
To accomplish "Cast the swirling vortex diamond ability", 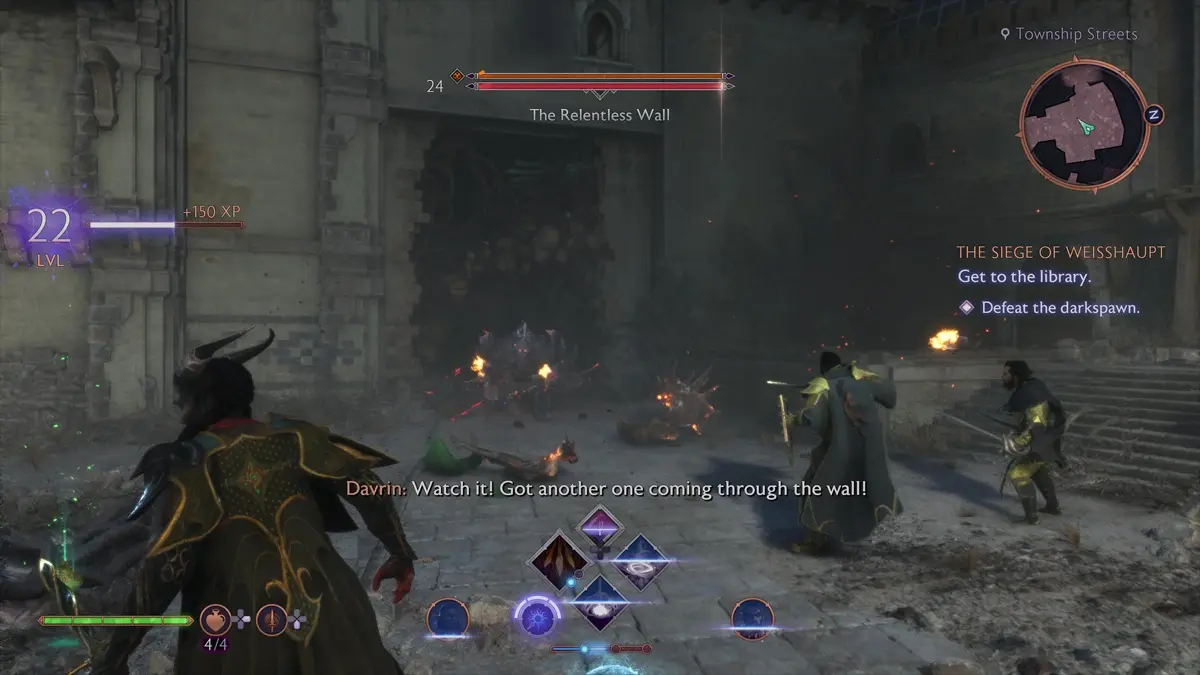I will (x=639, y=563).
